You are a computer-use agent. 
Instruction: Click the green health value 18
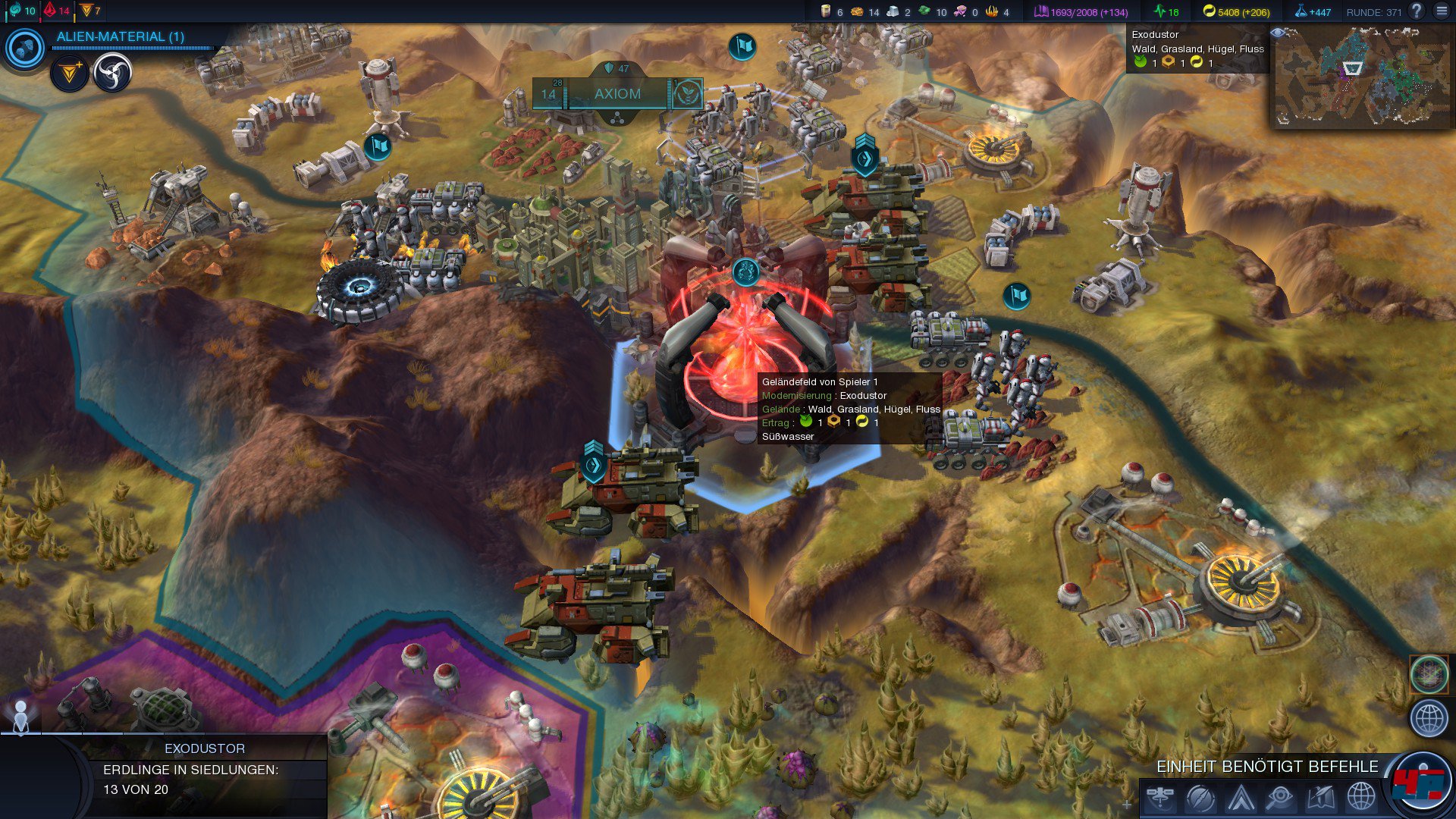pyautogui.click(x=1166, y=12)
